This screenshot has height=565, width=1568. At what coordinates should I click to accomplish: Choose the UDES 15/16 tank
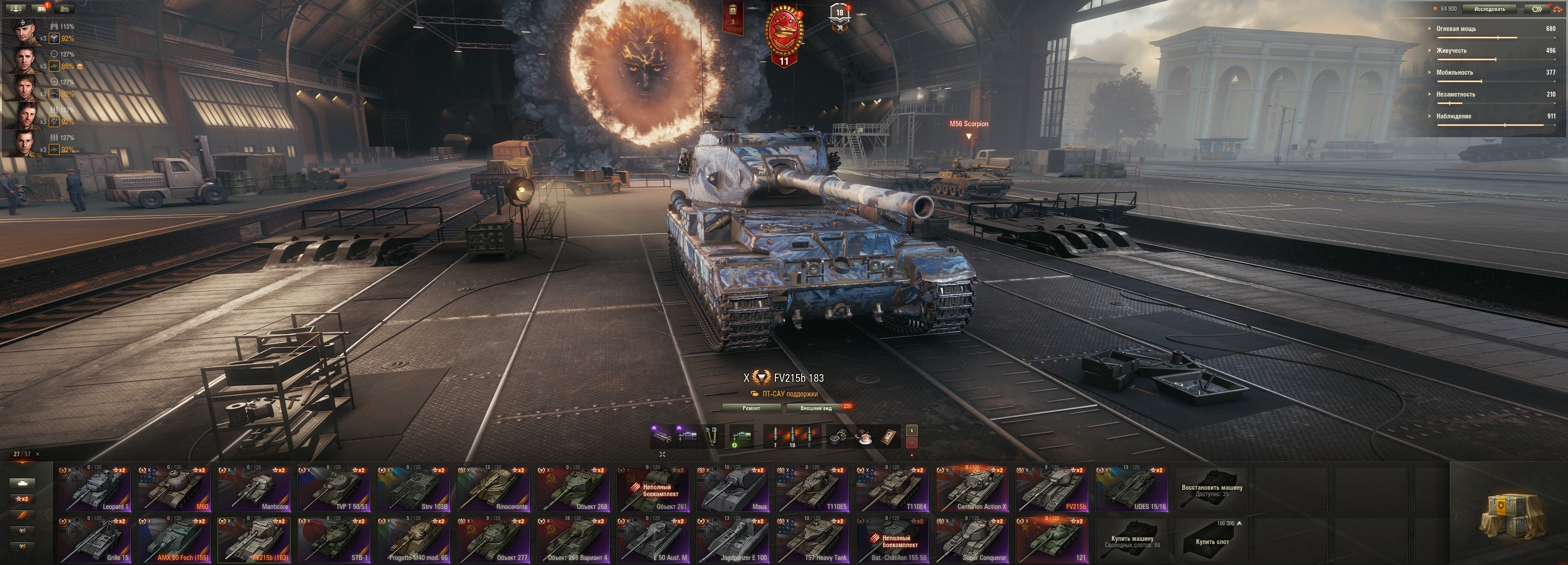click(x=1132, y=489)
